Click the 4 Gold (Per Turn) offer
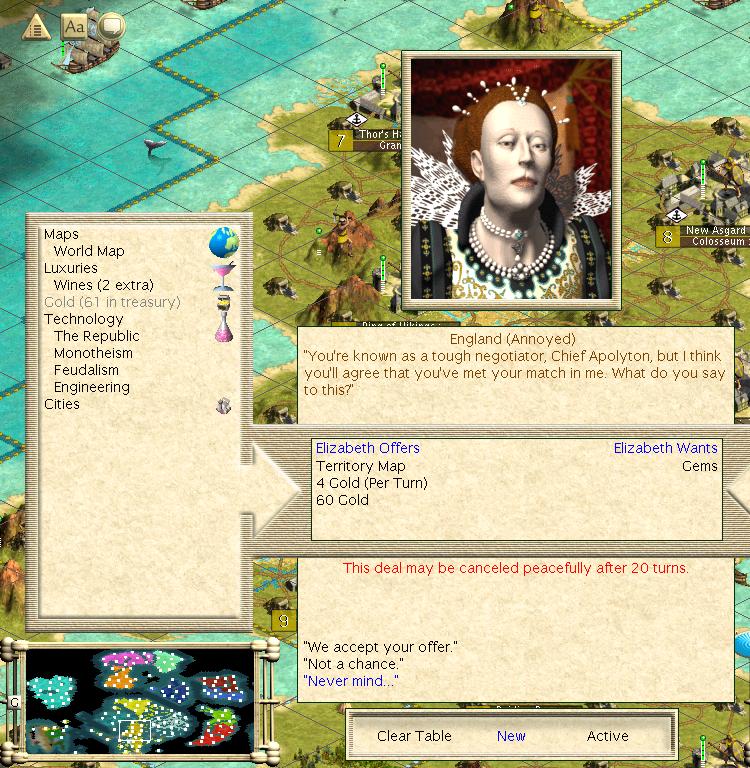Screen dimensions: 750x768 pyautogui.click(x=371, y=483)
